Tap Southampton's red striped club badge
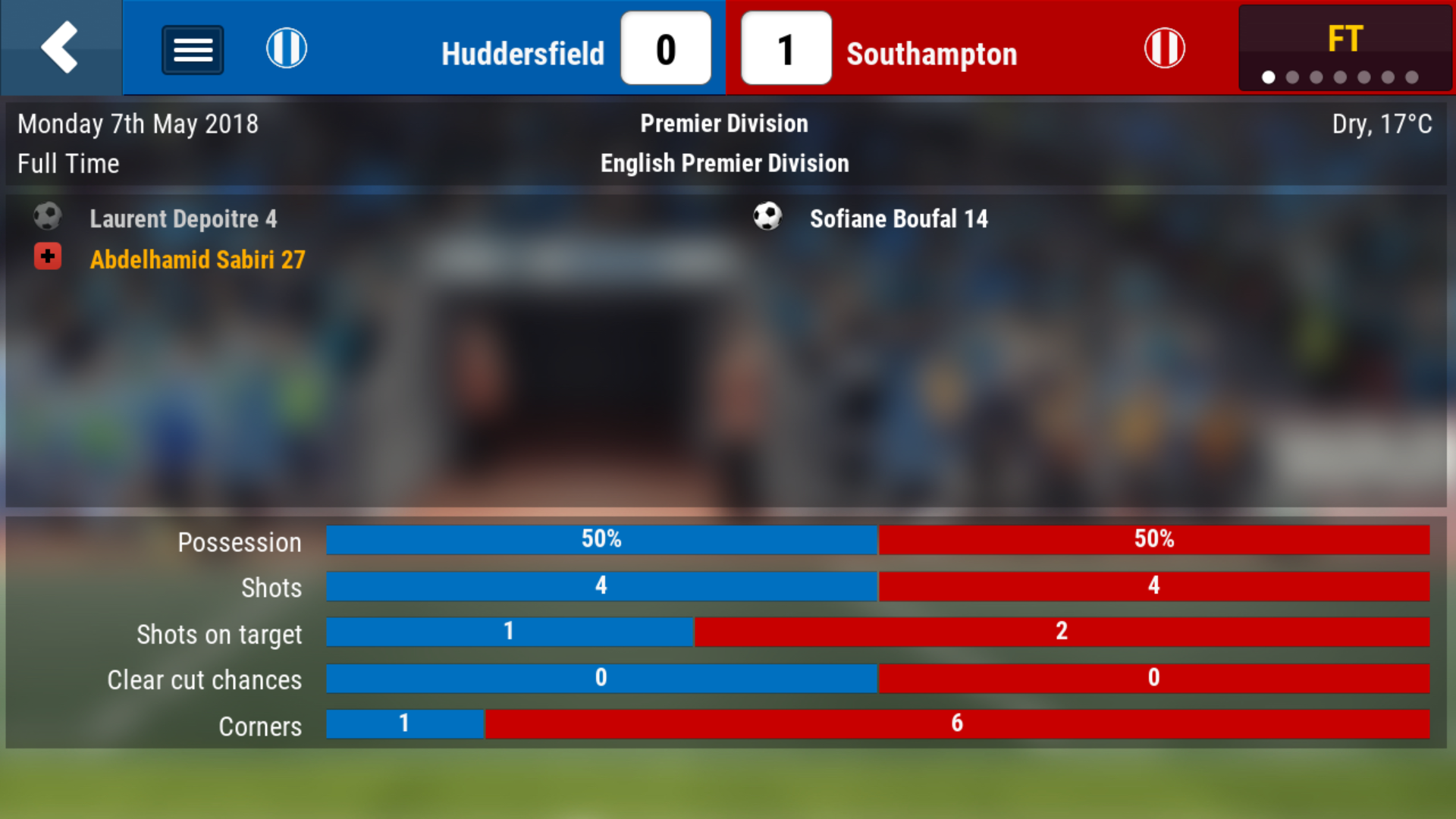This screenshot has height=819, width=1456. (x=1164, y=49)
